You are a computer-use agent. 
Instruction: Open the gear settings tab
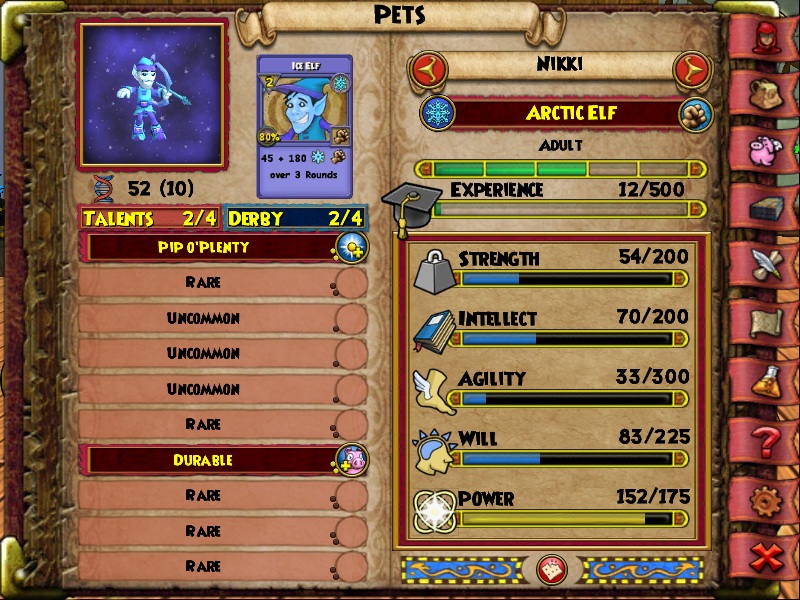[767, 499]
